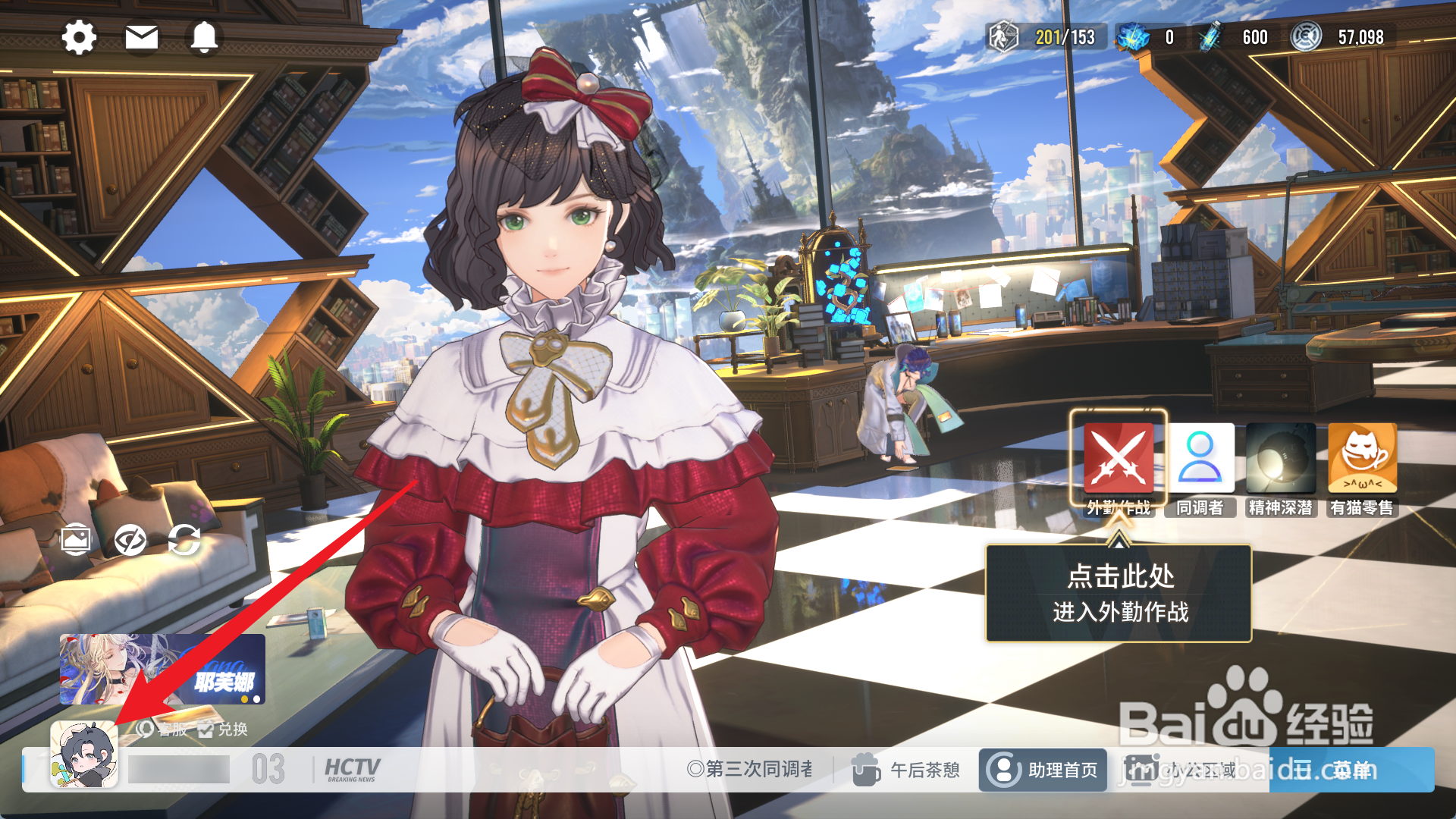Toggle the hide-UI eye icon
Viewport: 1456px width, 819px height.
(130, 541)
